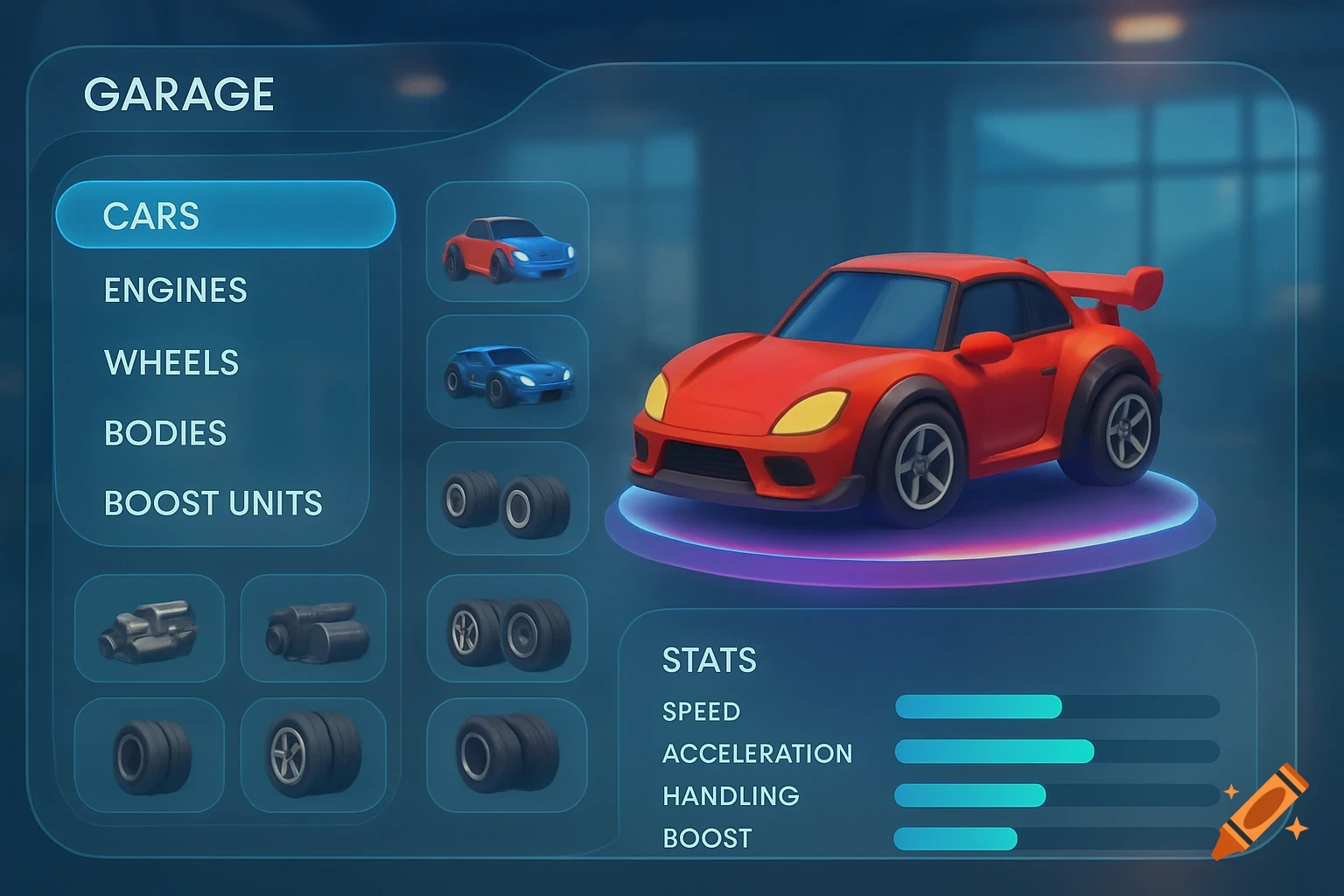The image size is (1344, 896).
Task: Open the WHEELS section
Action: click(170, 361)
